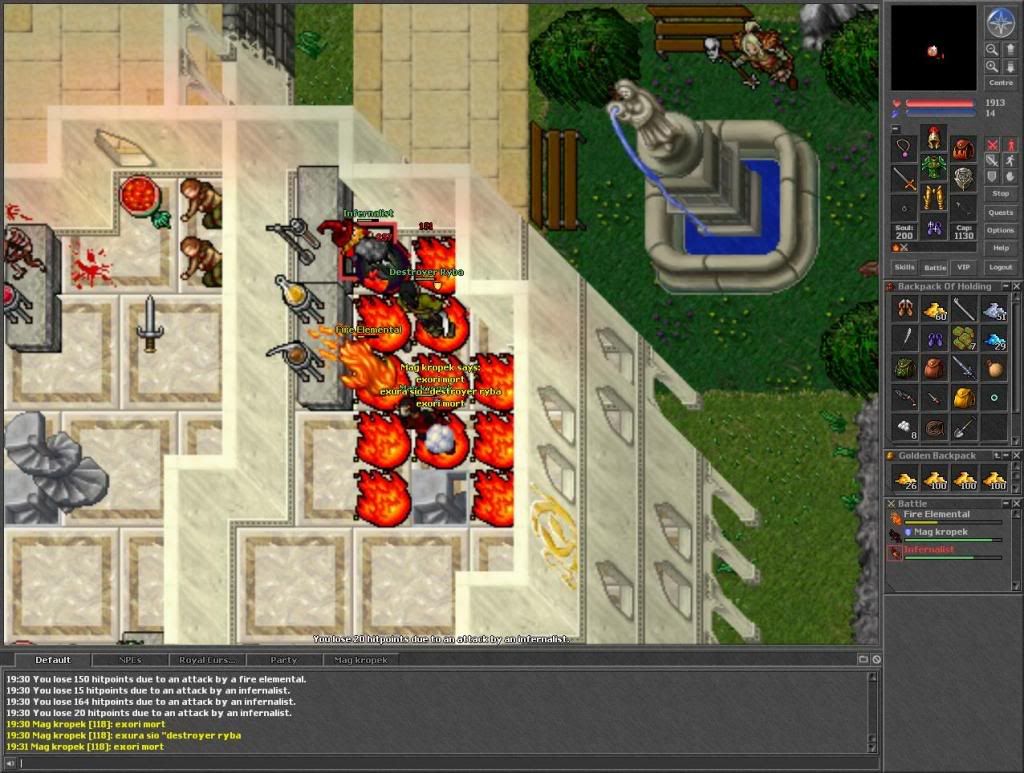Open the Help window

pos(1000,248)
